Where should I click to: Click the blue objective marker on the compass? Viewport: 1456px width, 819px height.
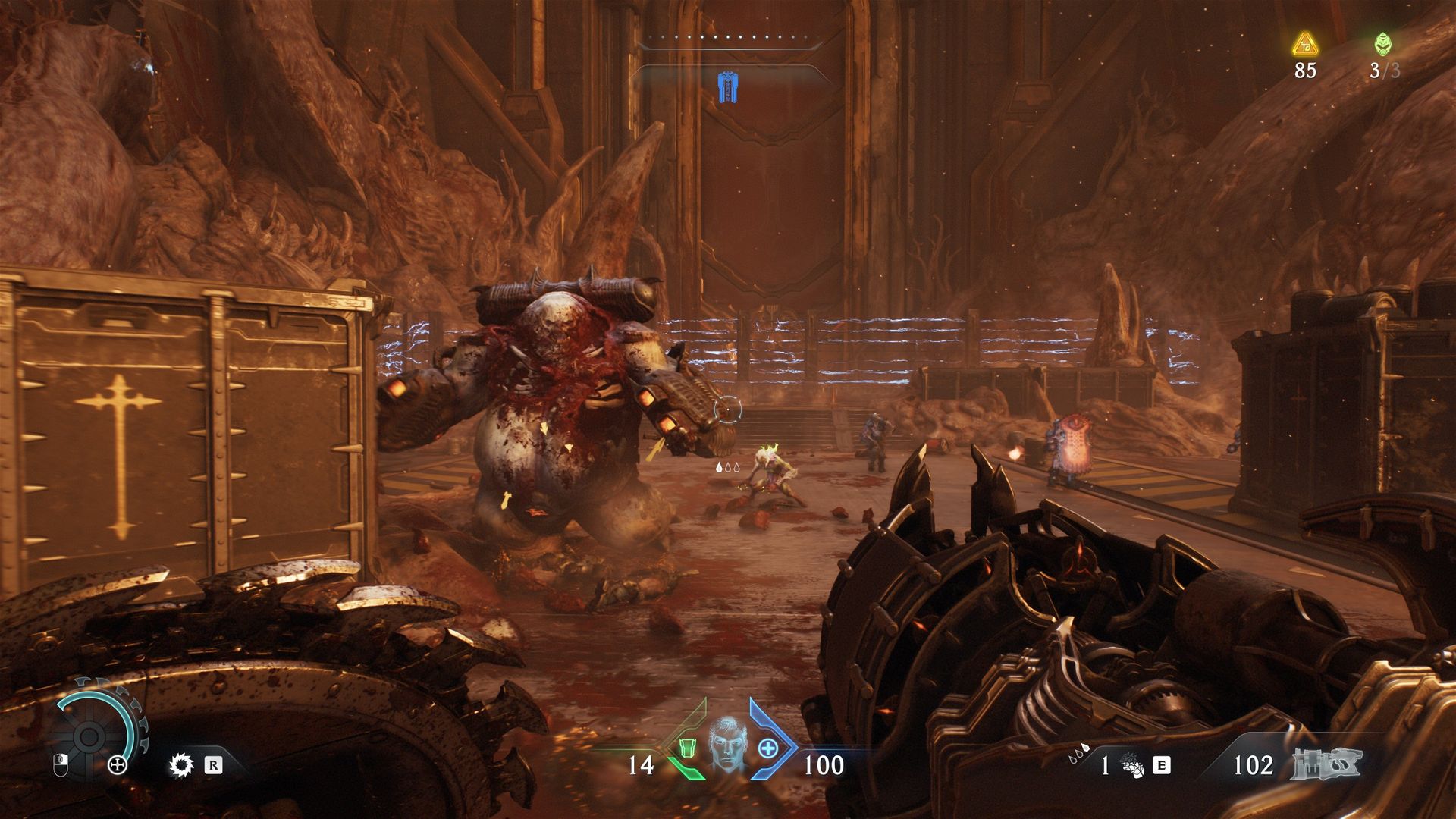tap(728, 88)
